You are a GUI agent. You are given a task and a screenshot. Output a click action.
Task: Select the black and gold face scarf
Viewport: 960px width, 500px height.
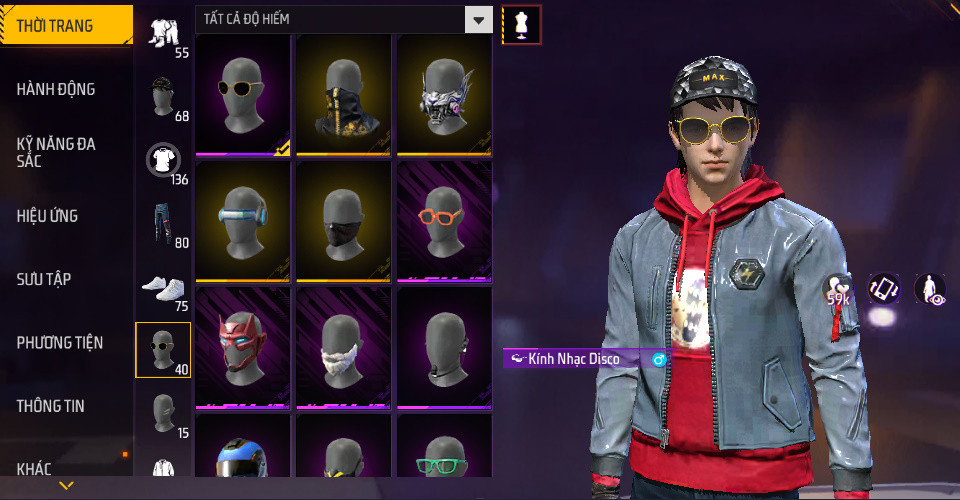[x=343, y=95]
